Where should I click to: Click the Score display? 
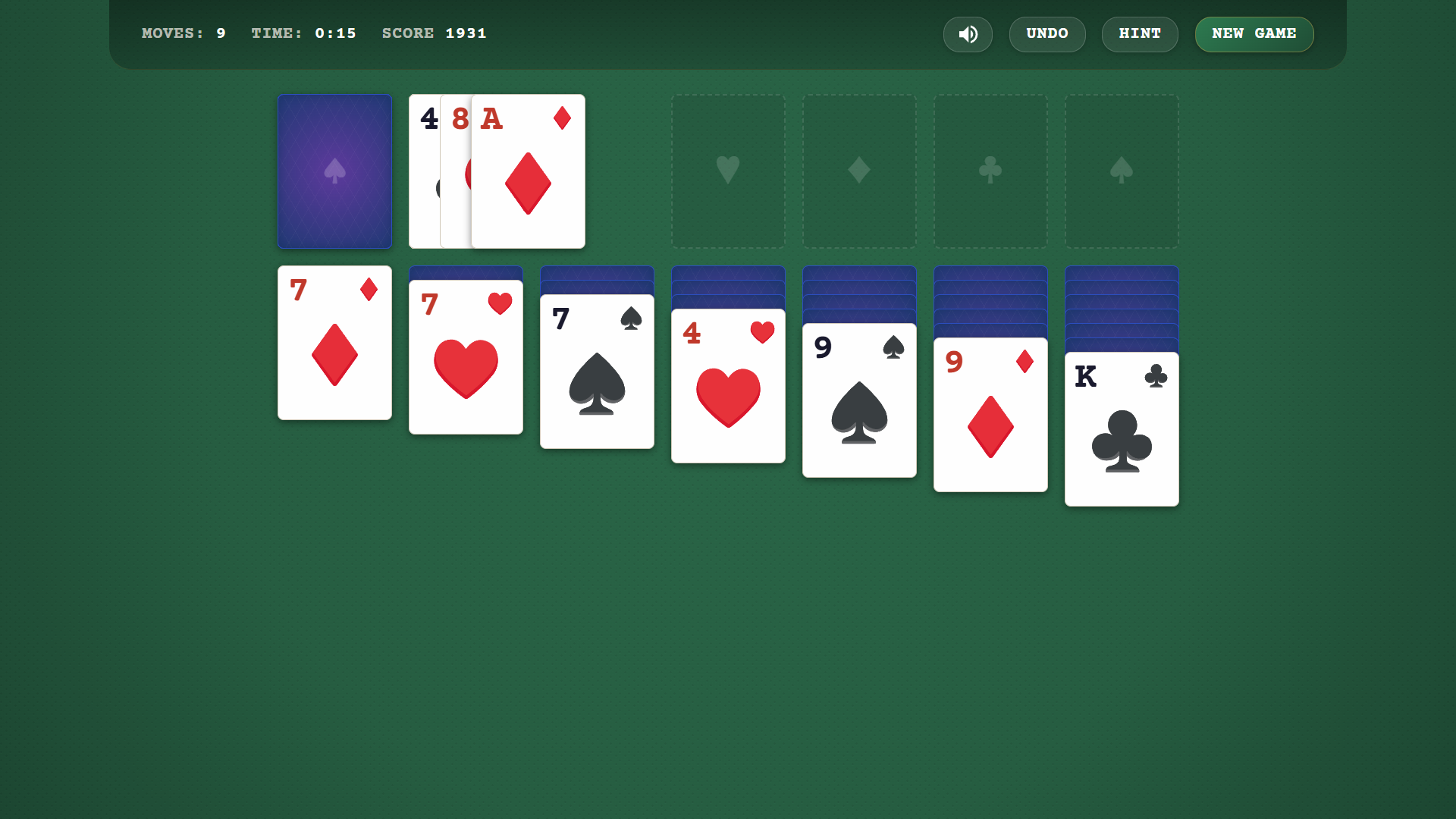434,33
